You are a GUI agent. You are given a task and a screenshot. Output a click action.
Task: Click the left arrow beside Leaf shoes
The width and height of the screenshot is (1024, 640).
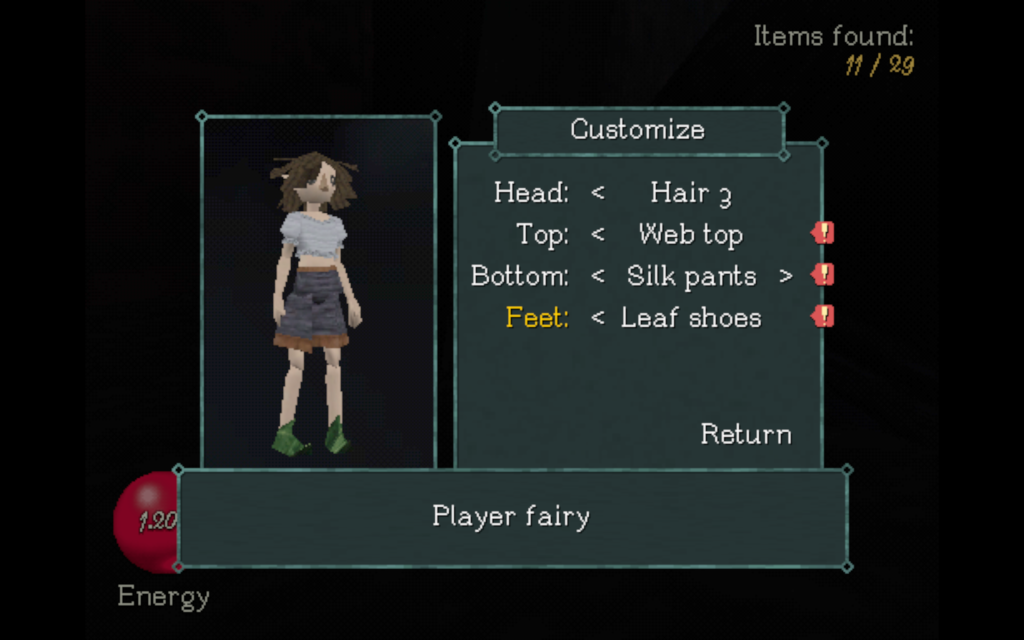coord(598,318)
